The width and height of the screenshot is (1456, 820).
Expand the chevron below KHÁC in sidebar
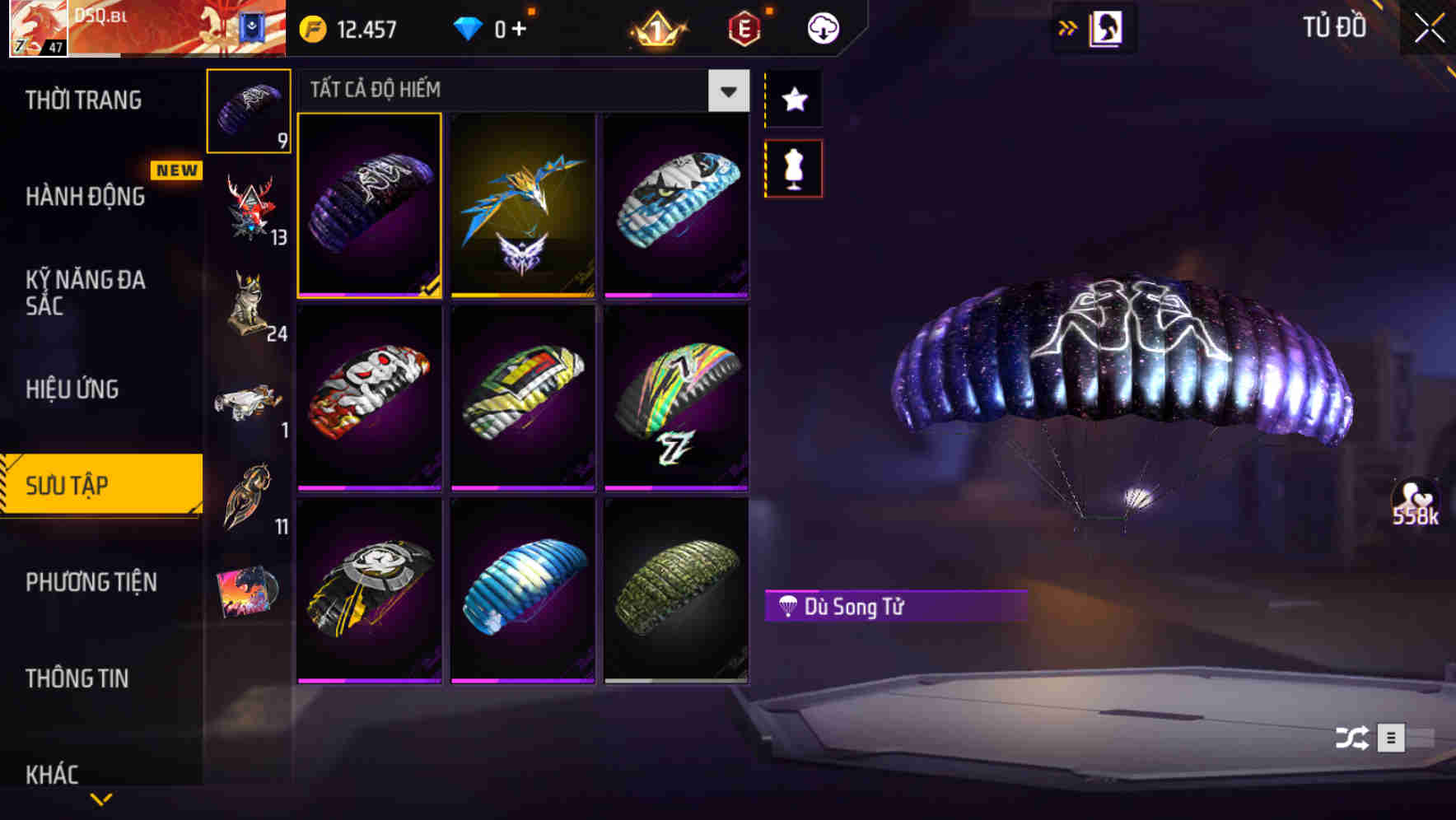(100, 800)
